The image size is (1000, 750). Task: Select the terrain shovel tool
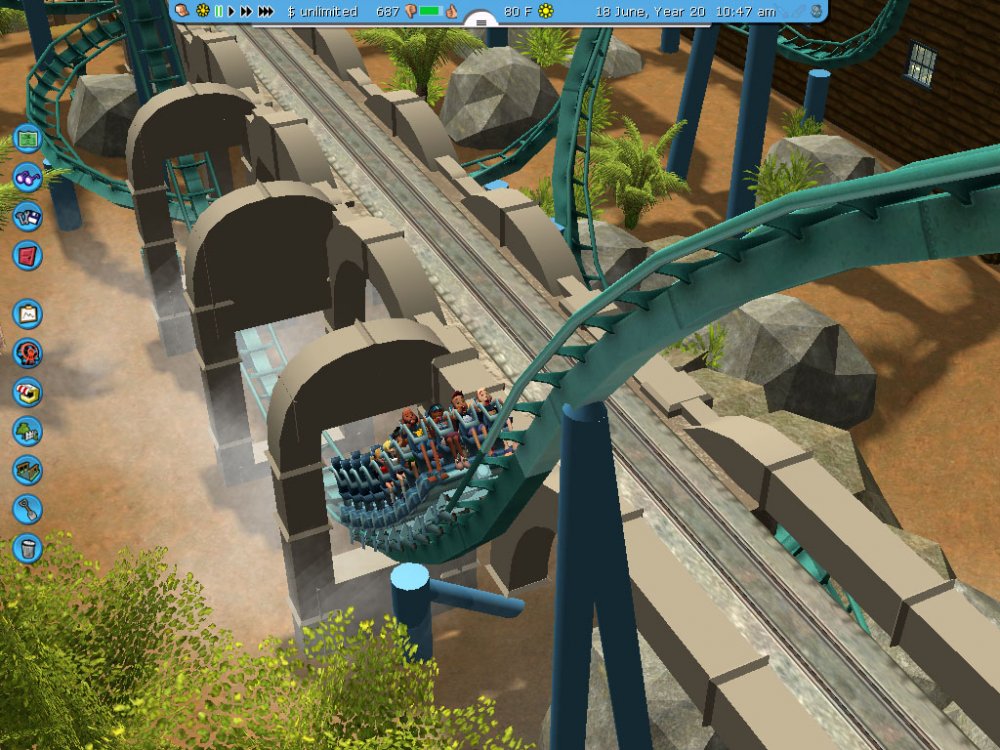pyautogui.click(x=27, y=509)
